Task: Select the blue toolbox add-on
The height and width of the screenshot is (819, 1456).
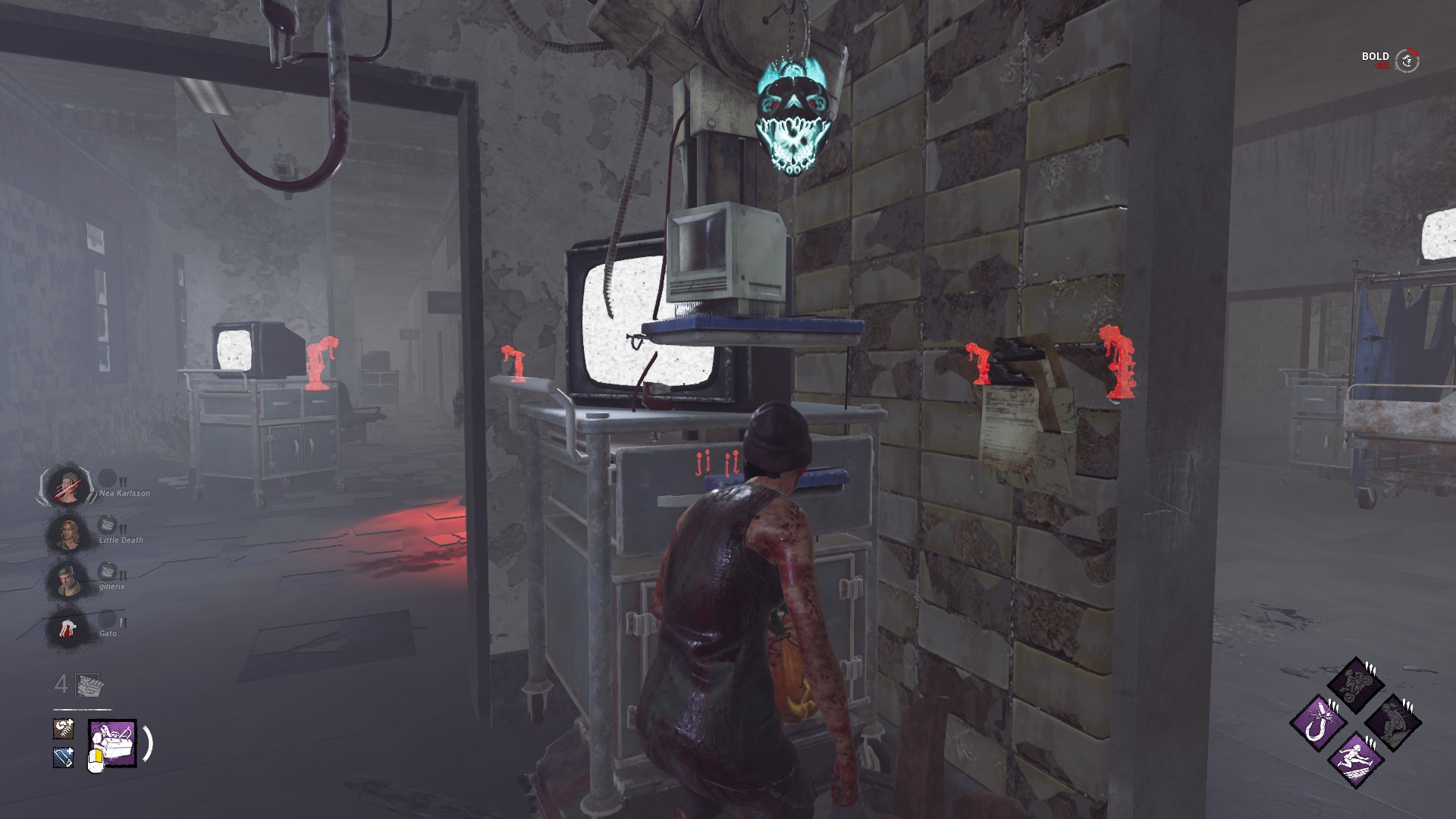Action: (x=64, y=757)
